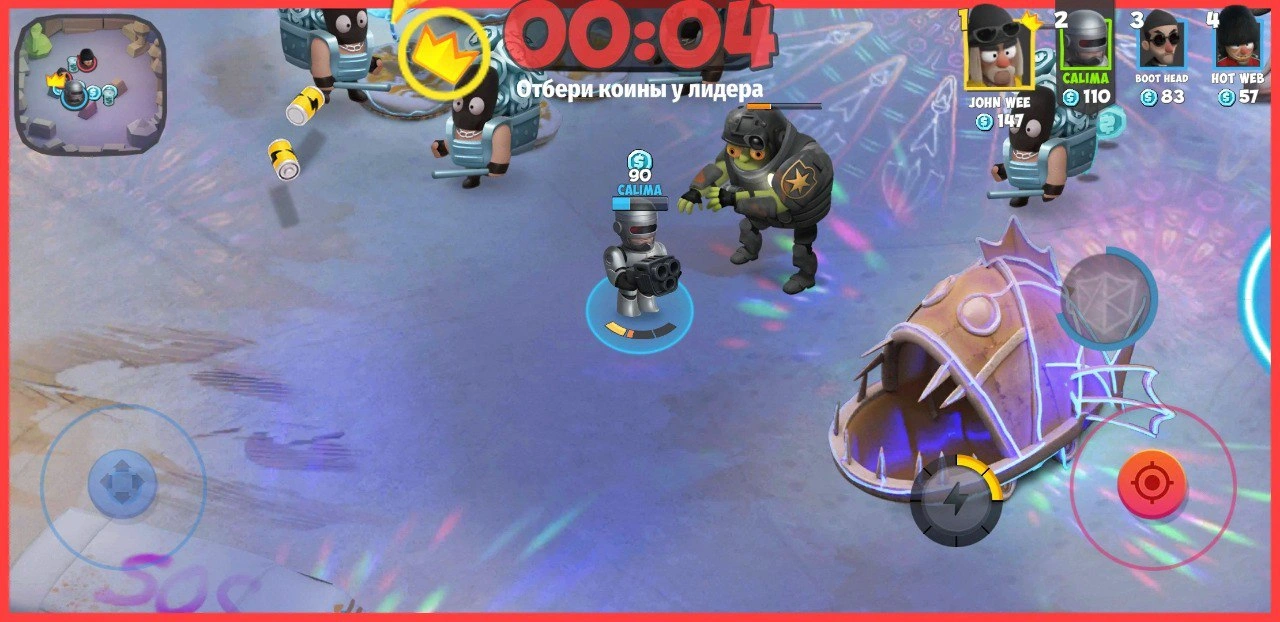Tap the yellow crown leader icon
The height and width of the screenshot is (622, 1280).
(443, 54)
